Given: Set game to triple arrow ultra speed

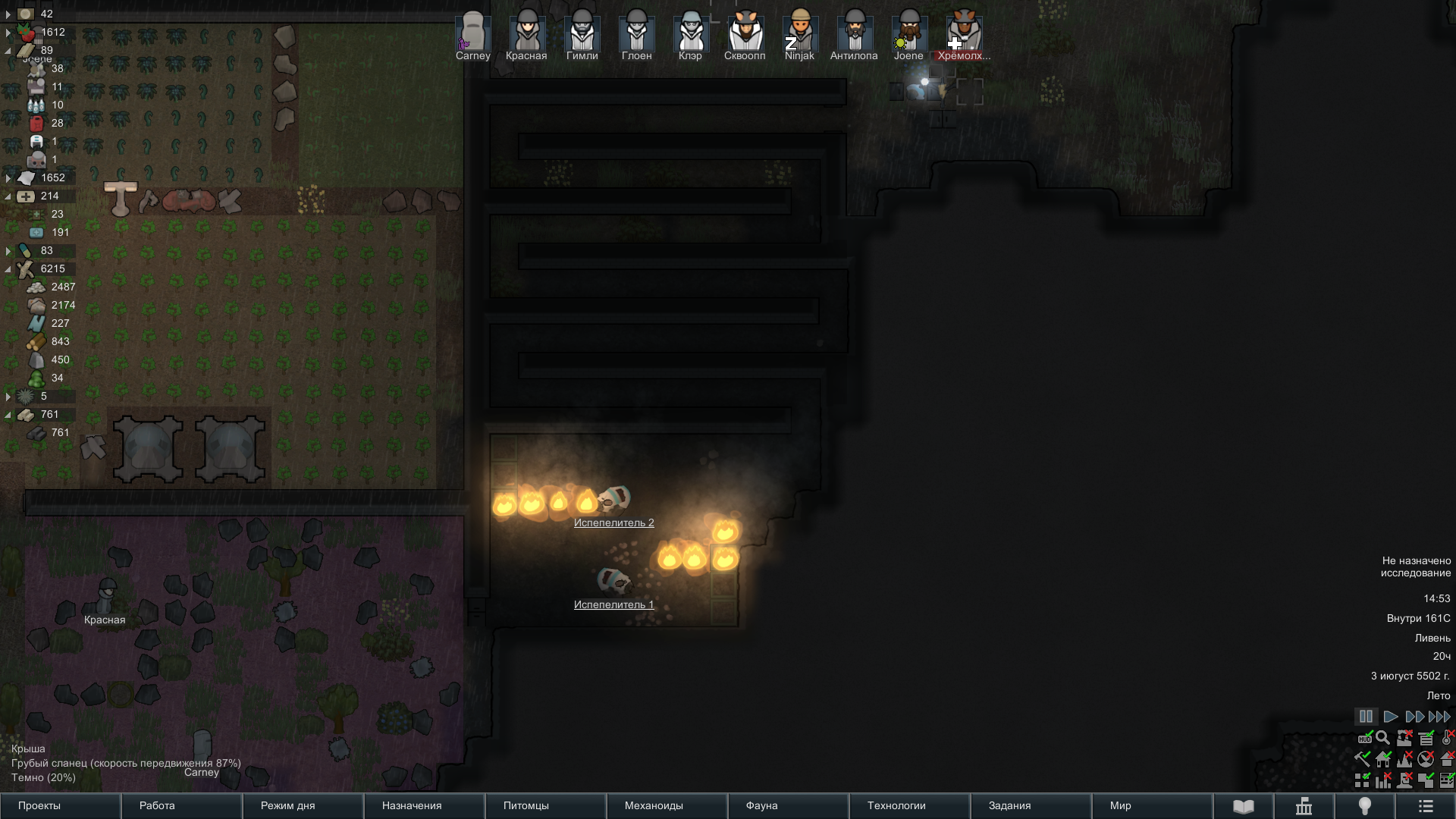Looking at the screenshot, I should coord(1439,717).
